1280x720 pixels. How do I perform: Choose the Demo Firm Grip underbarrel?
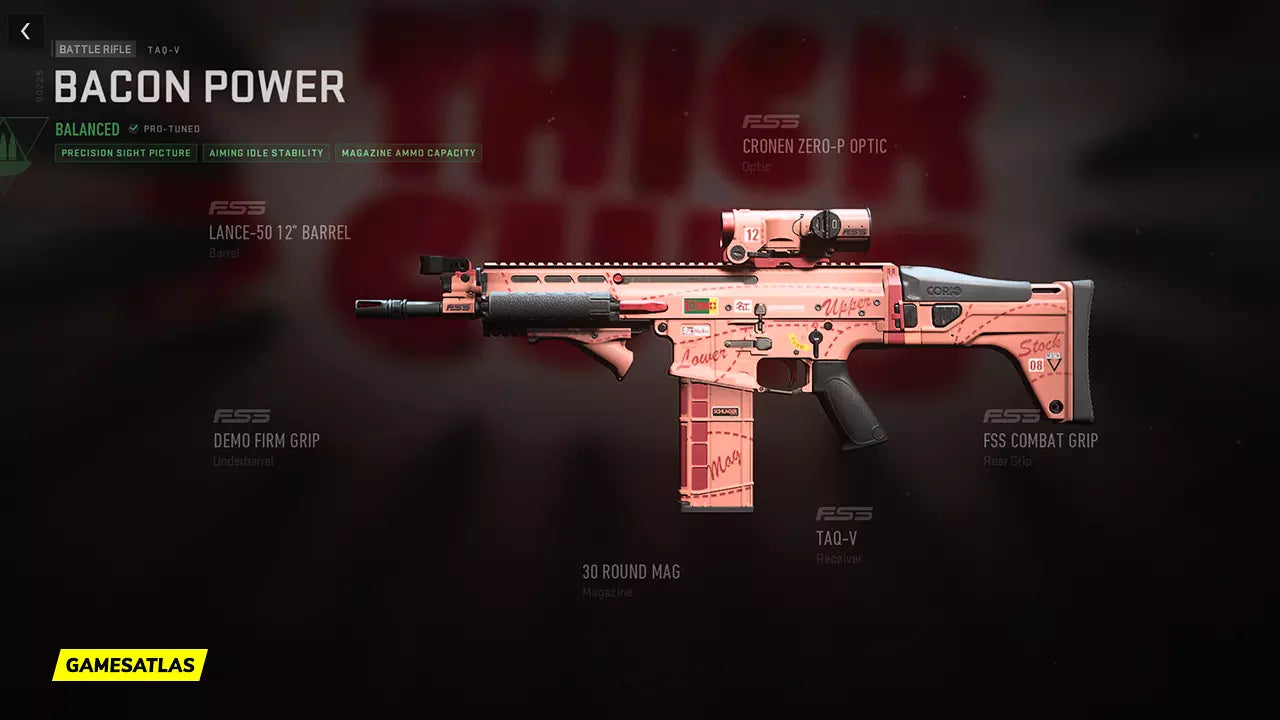266,440
